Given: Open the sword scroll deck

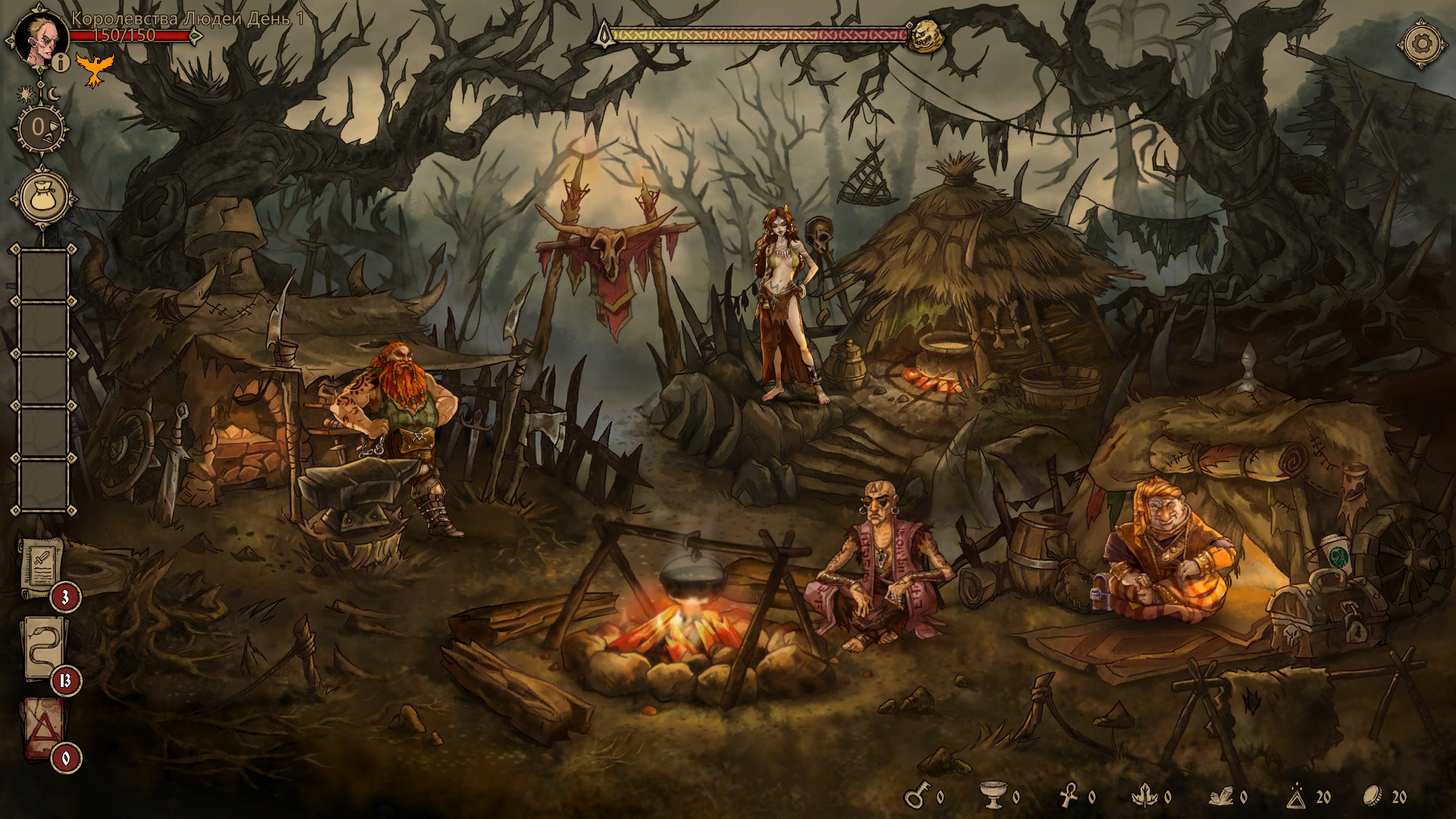Looking at the screenshot, I should tap(42, 567).
